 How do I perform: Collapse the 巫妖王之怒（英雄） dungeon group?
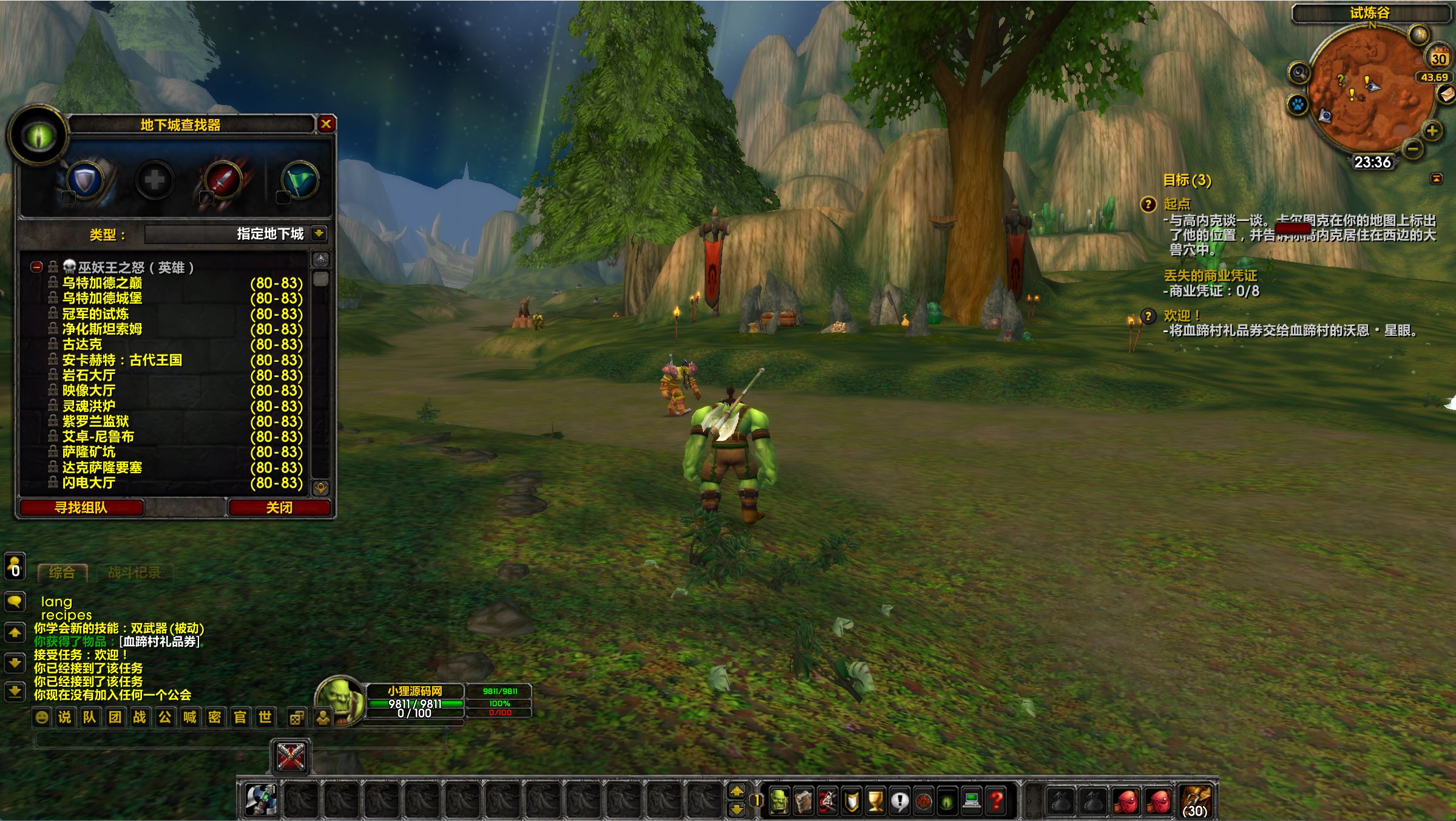point(37,267)
